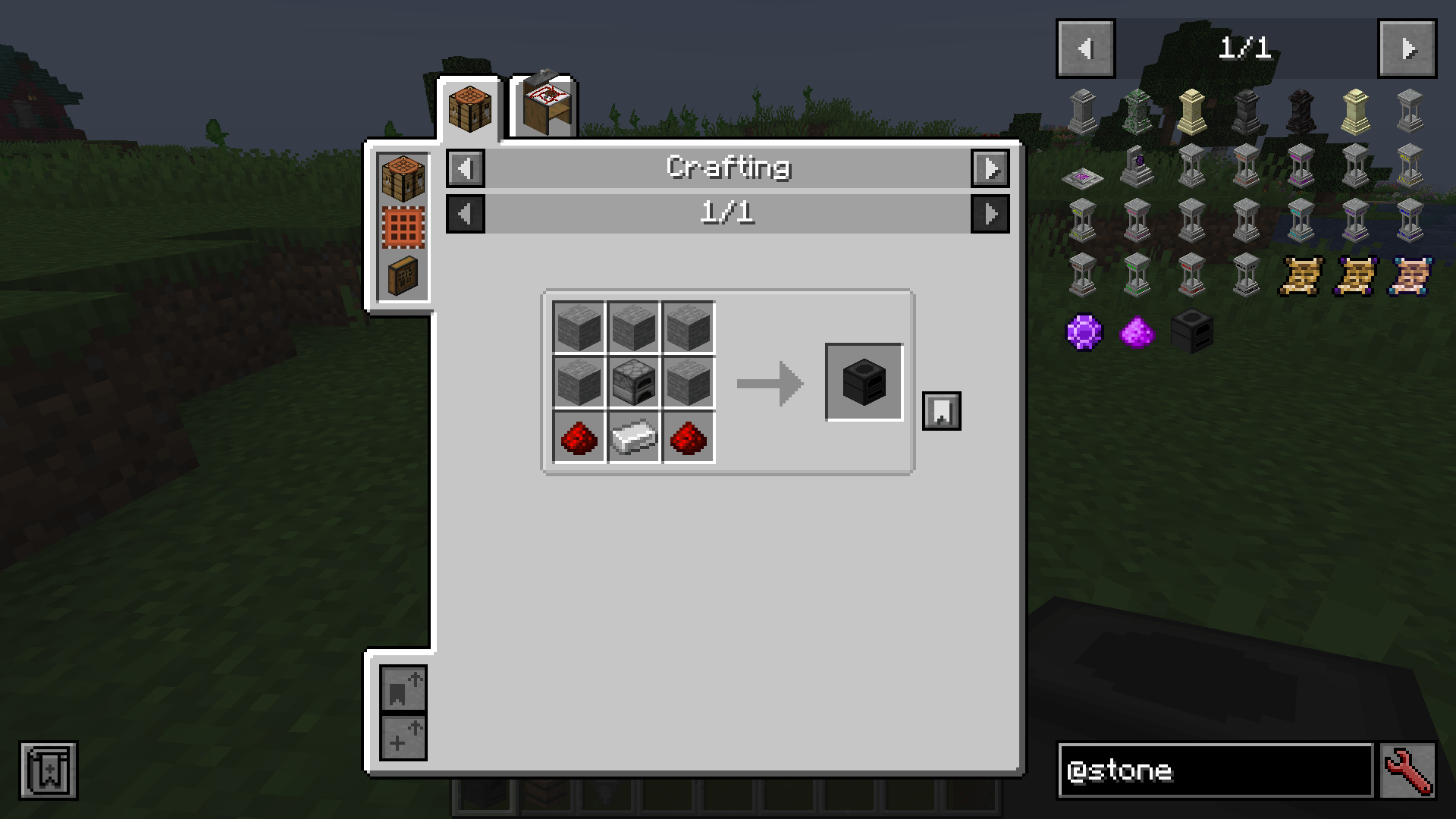1456x819 pixels.
Task: Click the right arrow beside top-right page counter
Action: [x=1407, y=47]
